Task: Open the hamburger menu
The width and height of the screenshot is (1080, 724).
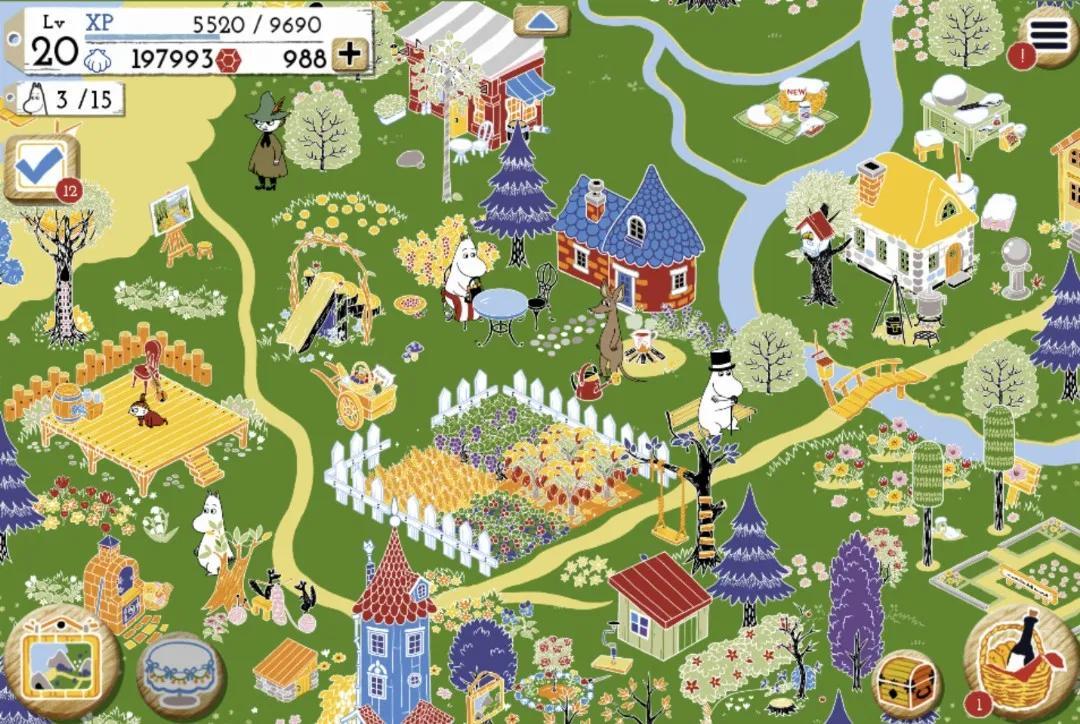Action: tap(1050, 36)
